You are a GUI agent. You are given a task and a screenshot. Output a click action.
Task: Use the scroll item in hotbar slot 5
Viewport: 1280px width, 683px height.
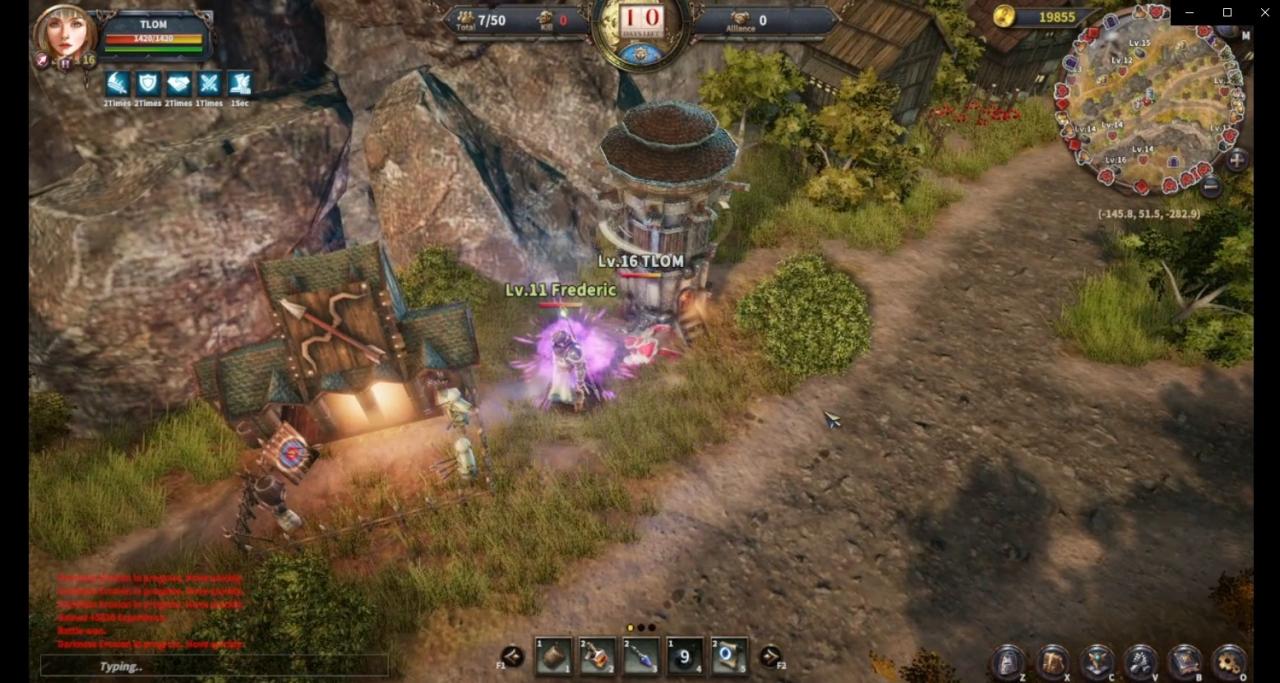[x=729, y=657]
